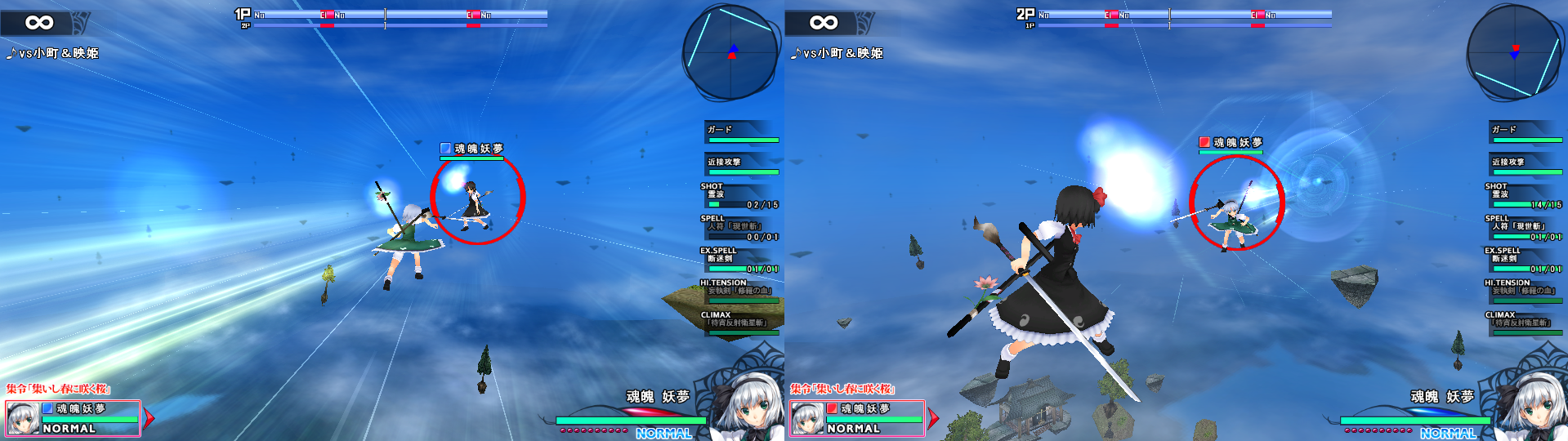1568x441 pixels.
Task: Activate 2P's SPELL 人符「現世斬」 entry
Action: 1524,228
